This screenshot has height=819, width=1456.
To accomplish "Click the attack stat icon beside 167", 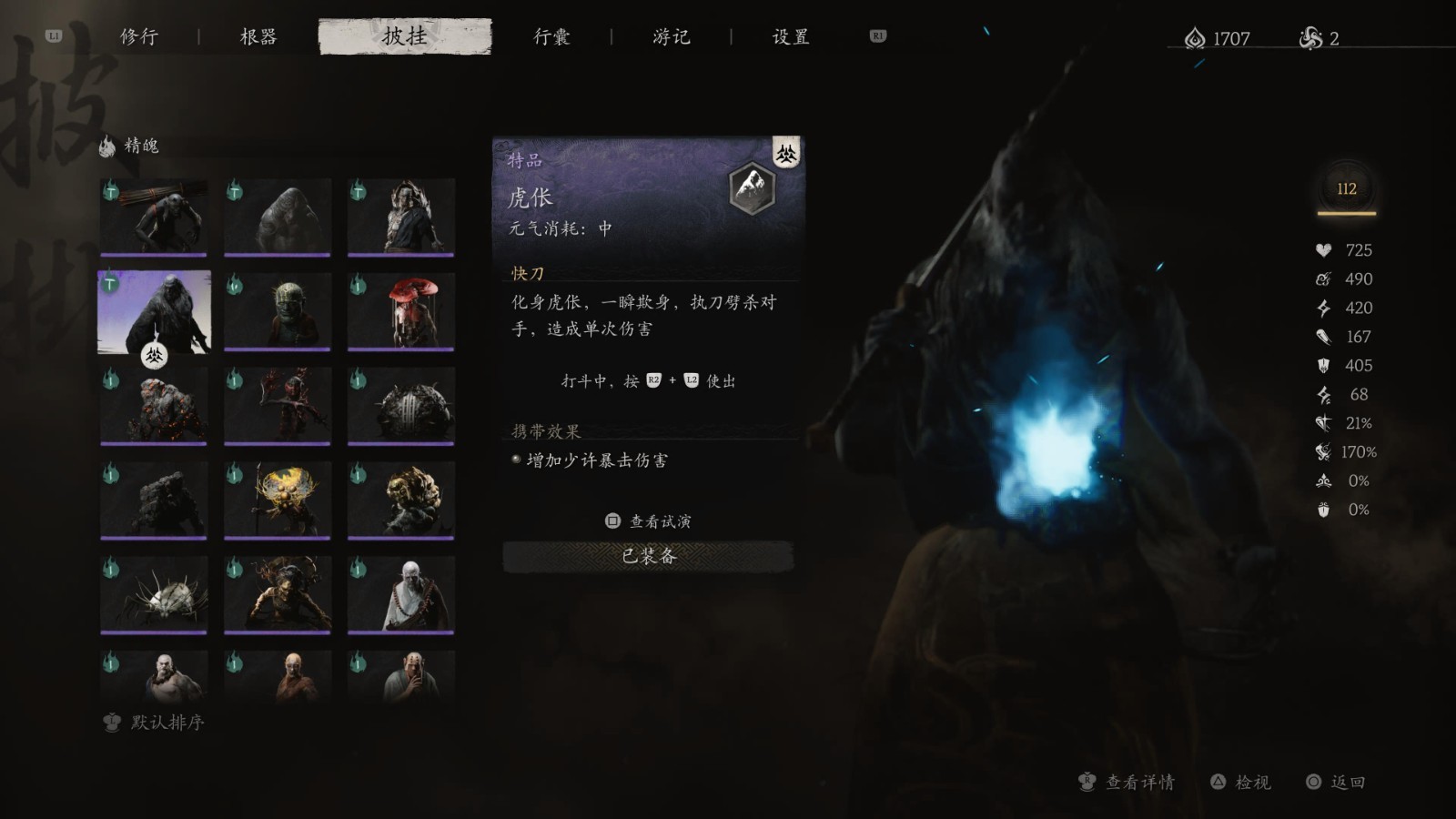I will (1323, 337).
